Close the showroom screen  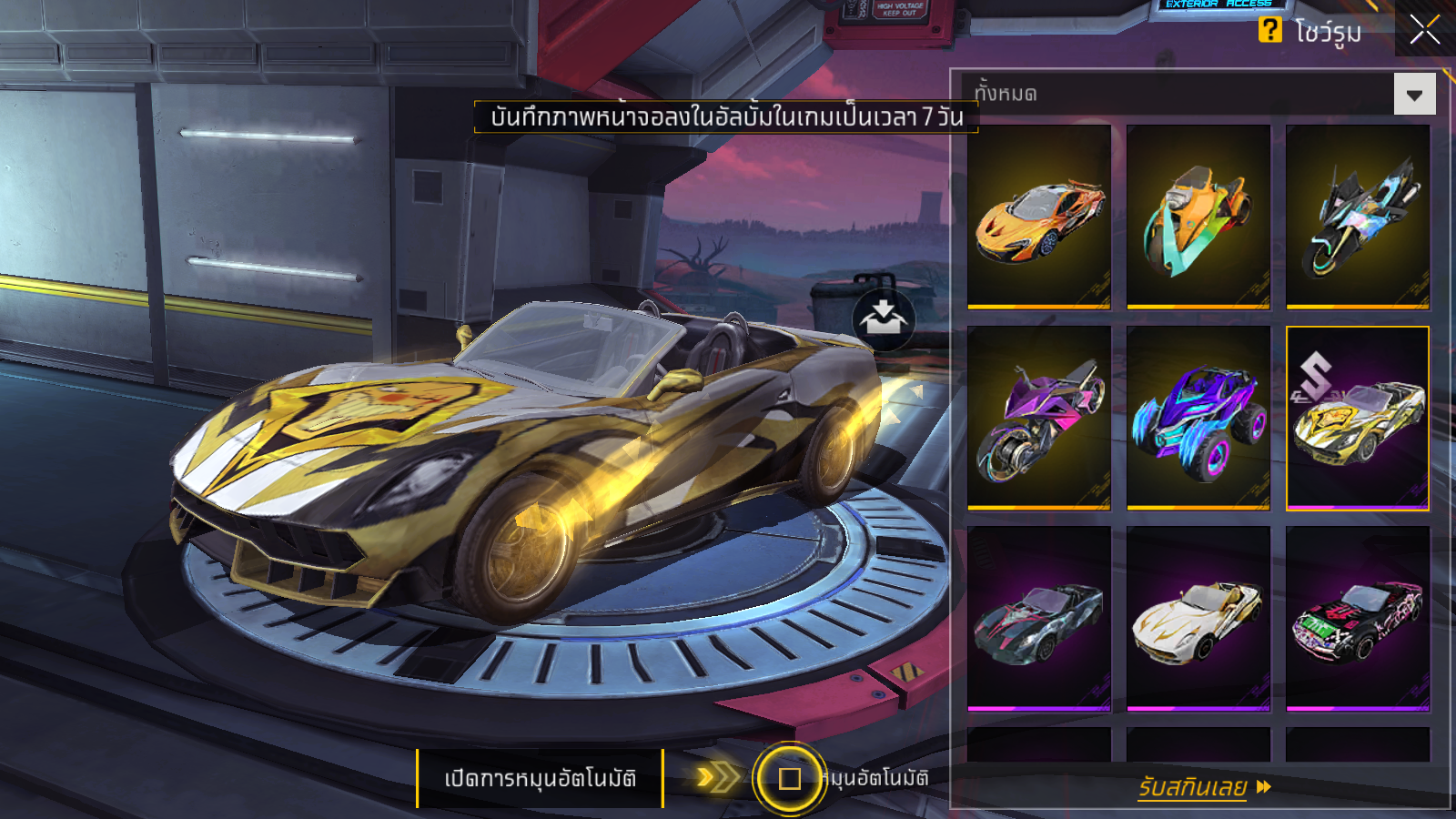1424,29
